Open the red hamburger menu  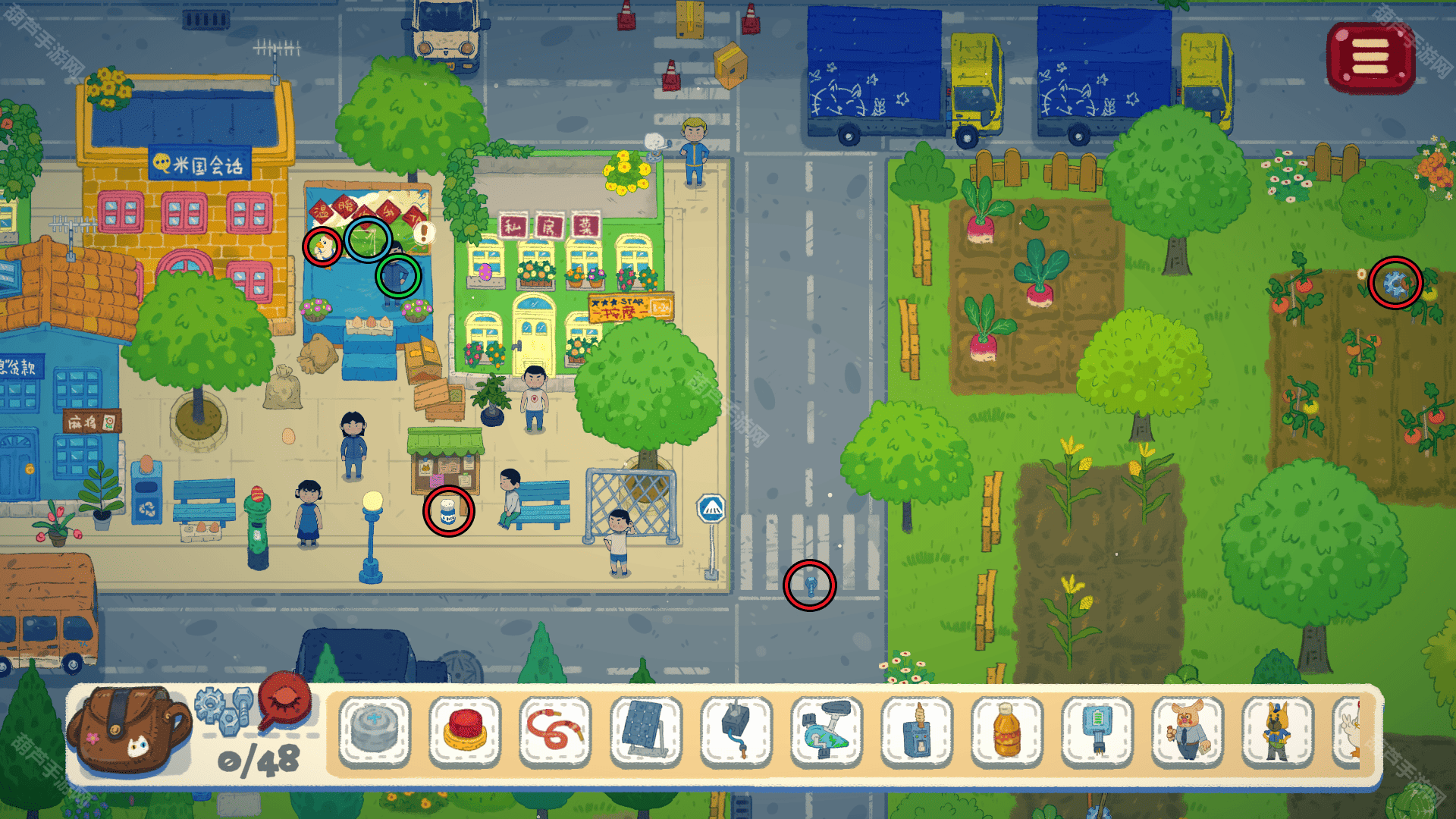point(1370,58)
